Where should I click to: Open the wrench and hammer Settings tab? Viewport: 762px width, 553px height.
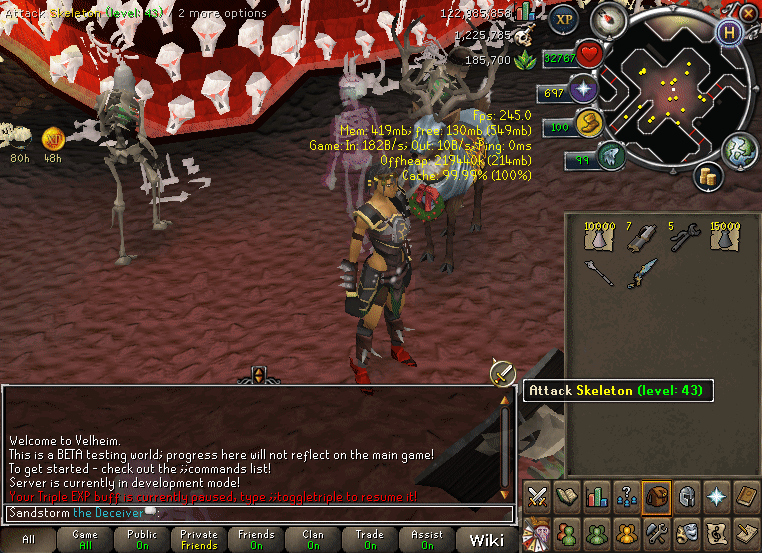pyautogui.click(x=657, y=531)
